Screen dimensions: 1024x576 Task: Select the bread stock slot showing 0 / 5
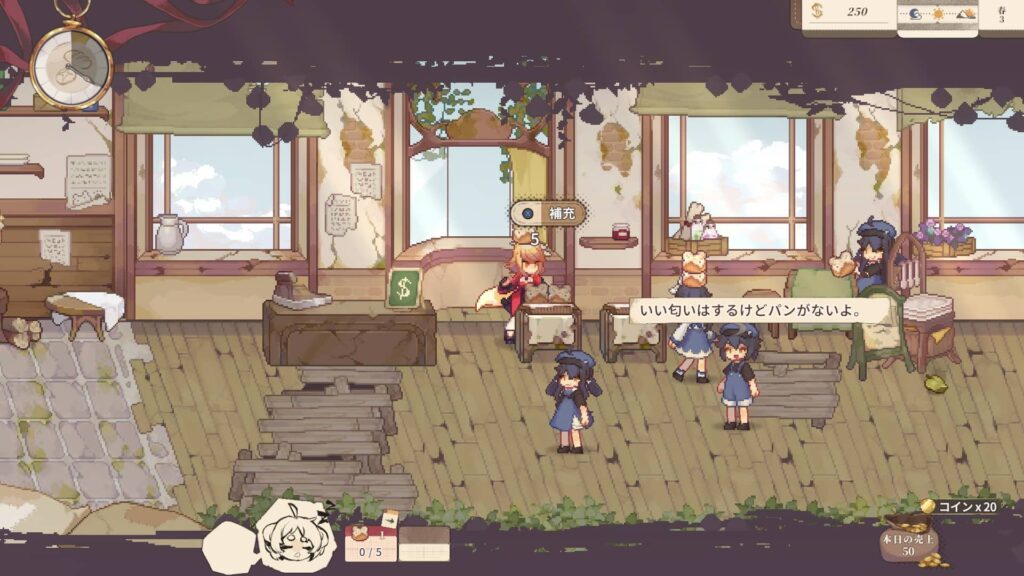coord(371,543)
